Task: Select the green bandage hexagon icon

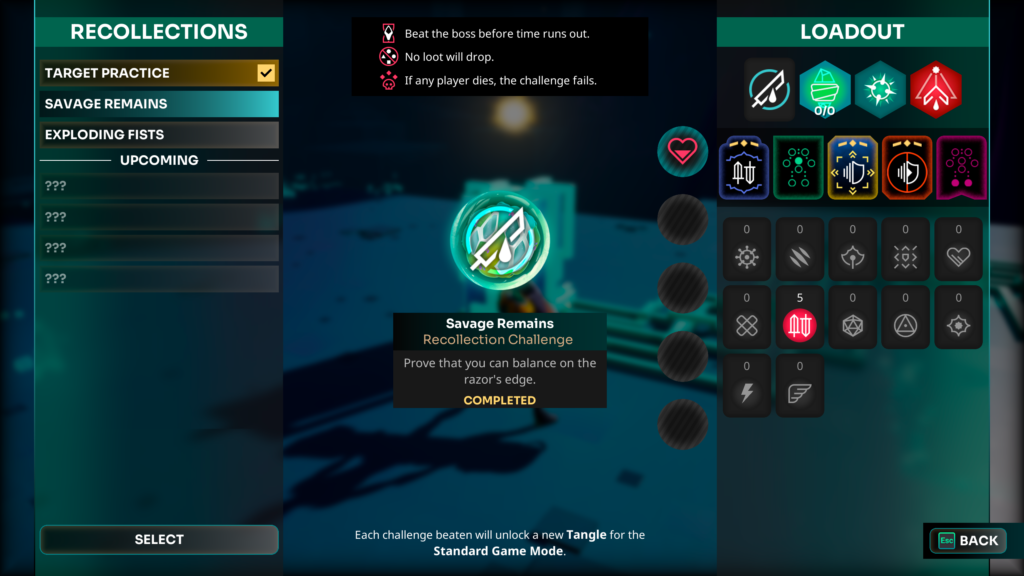Action: (825, 88)
